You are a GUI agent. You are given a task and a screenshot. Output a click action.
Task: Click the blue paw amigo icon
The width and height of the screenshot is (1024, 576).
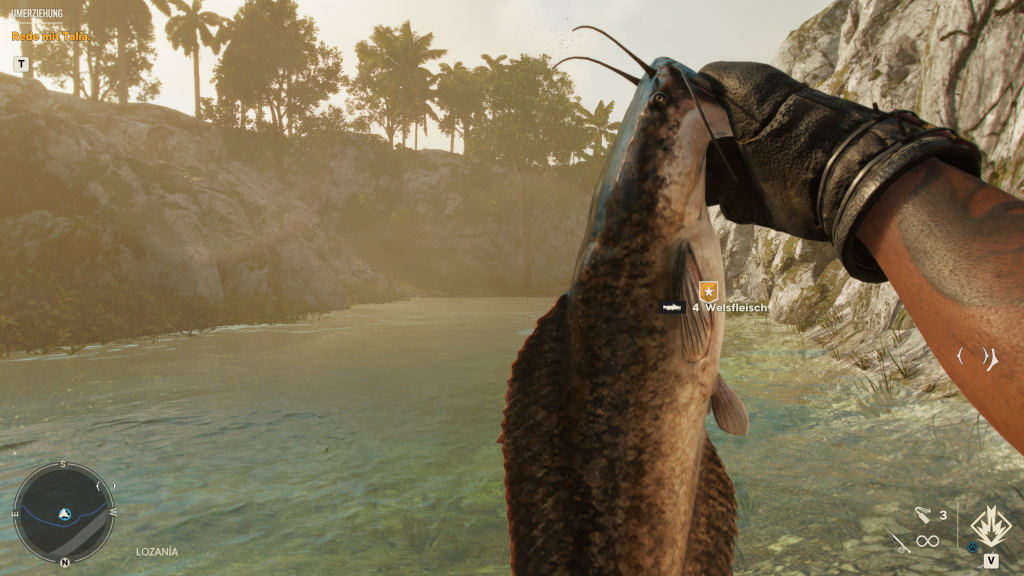(x=972, y=548)
